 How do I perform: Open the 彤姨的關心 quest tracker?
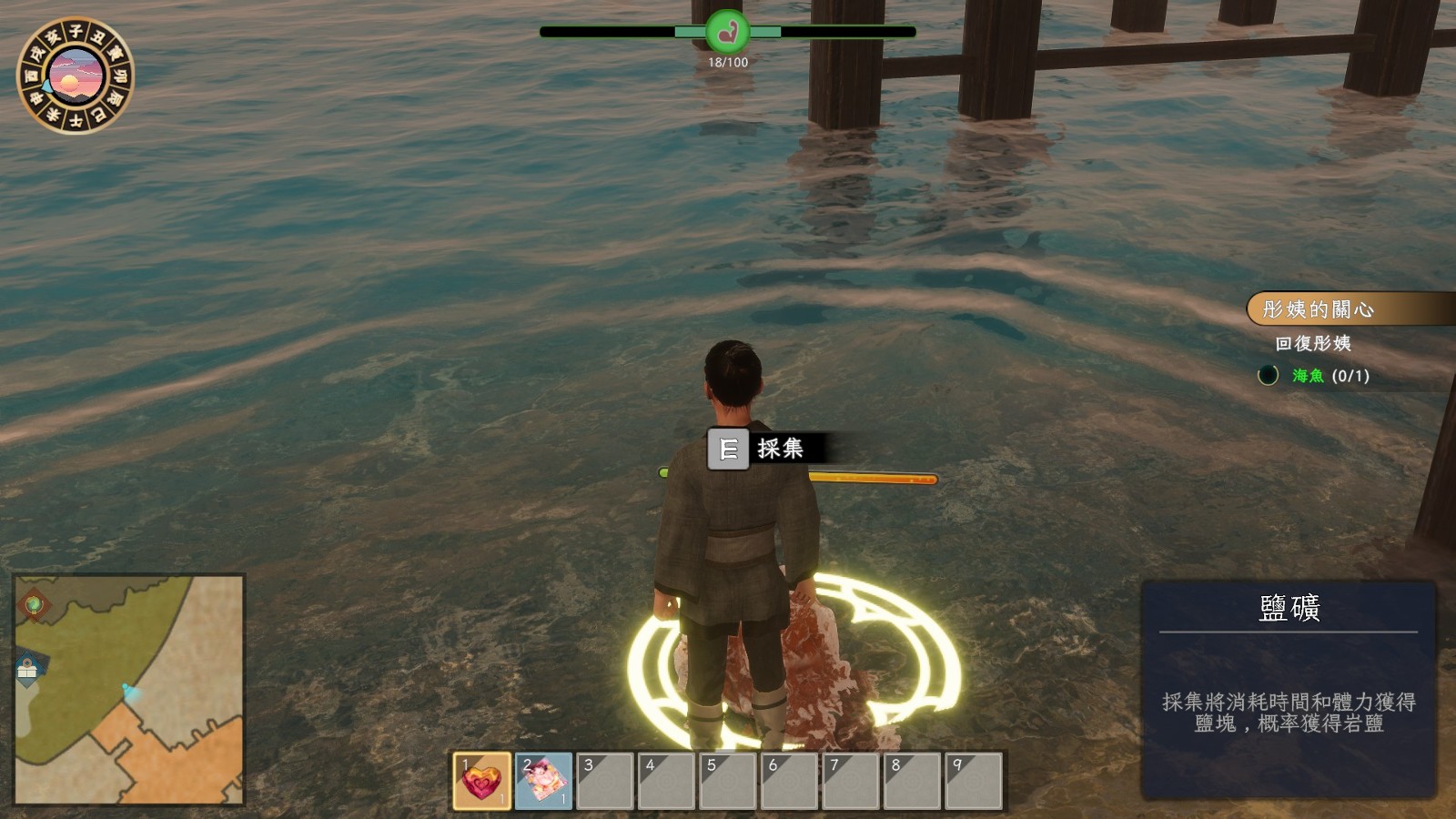click(1317, 309)
